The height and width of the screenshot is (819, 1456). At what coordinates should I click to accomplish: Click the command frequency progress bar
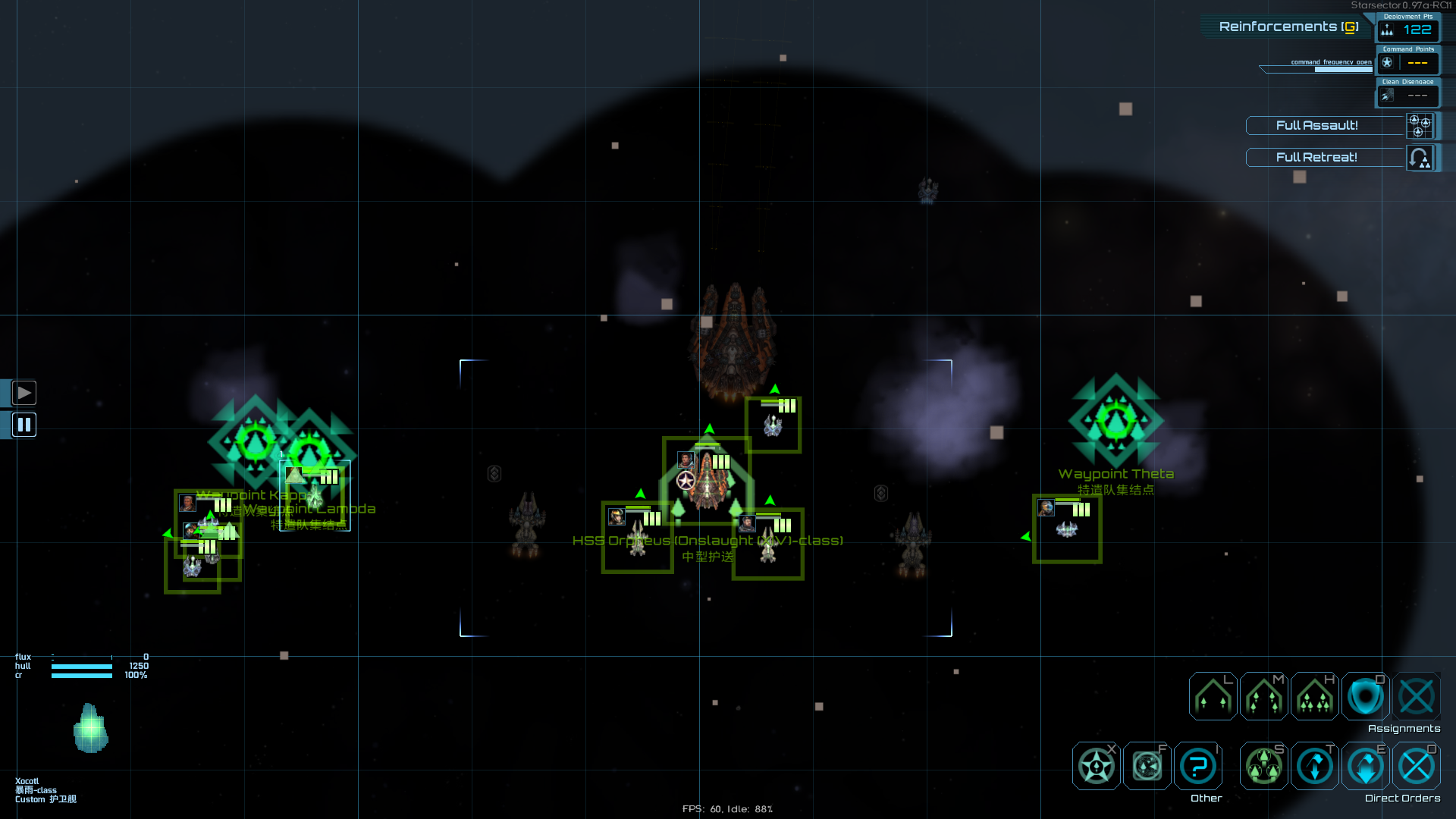[1317, 69]
